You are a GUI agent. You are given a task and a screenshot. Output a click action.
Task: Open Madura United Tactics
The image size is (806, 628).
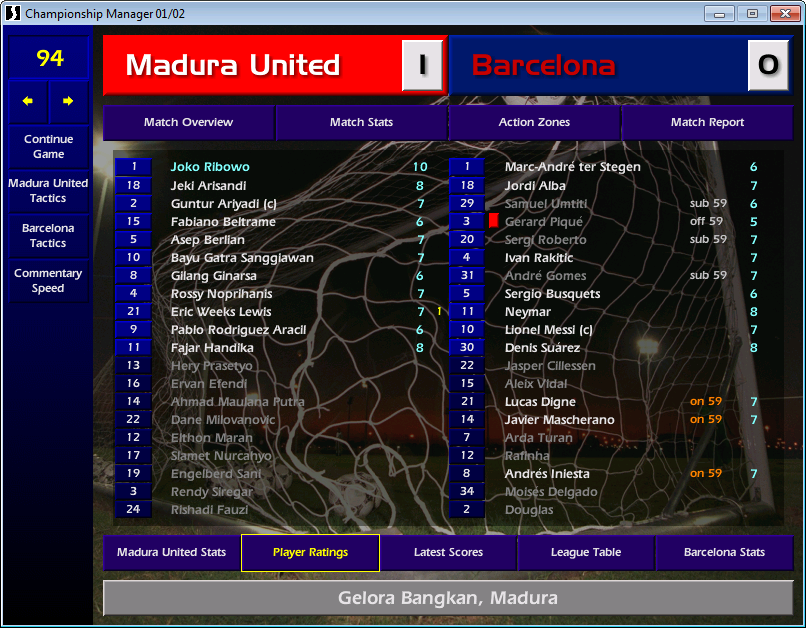[x=48, y=191]
